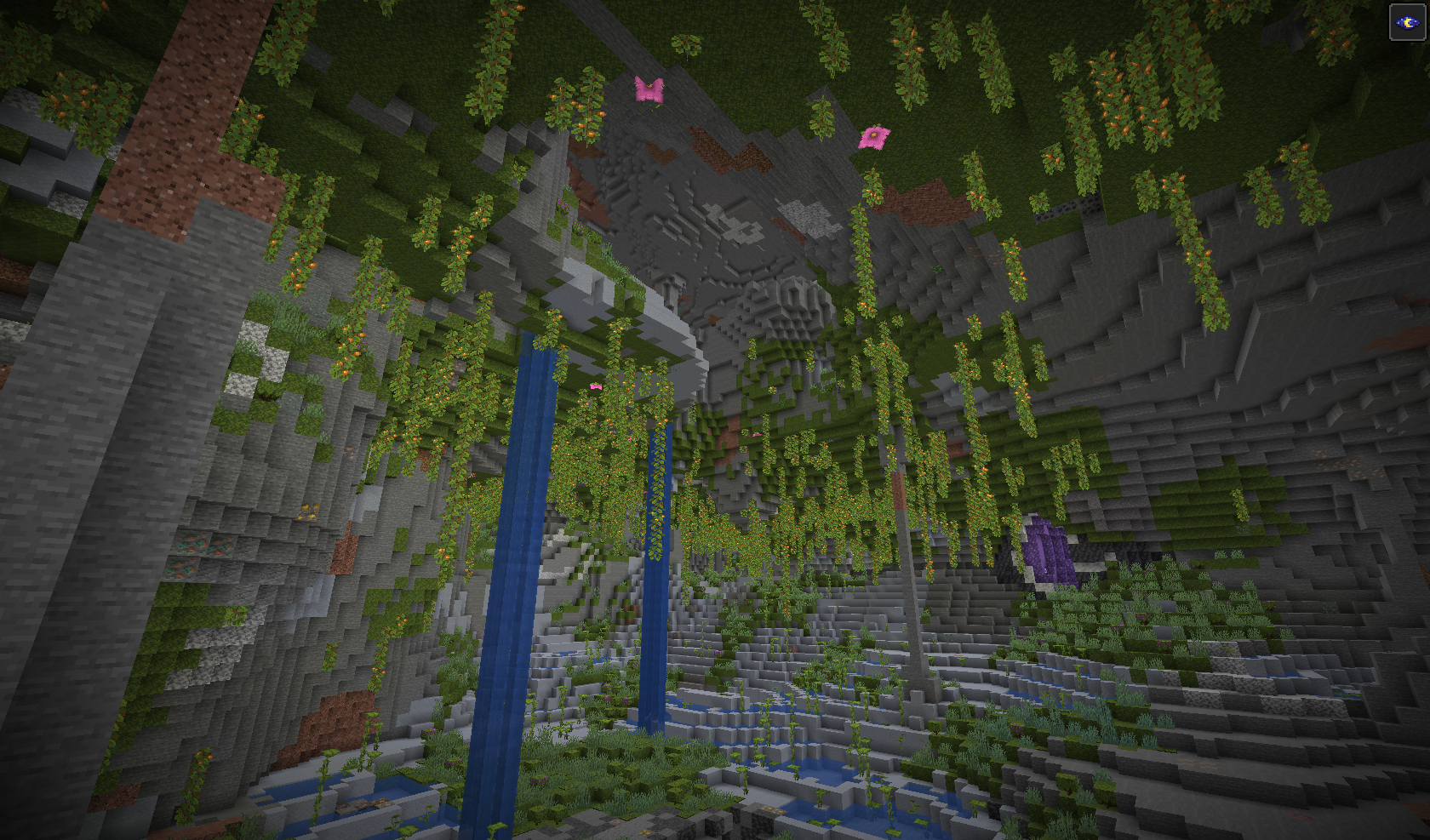The height and width of the screenshot is (840, 1430).
Task: Click the Night Vision status effect icon
Action: pos(1407,22)
